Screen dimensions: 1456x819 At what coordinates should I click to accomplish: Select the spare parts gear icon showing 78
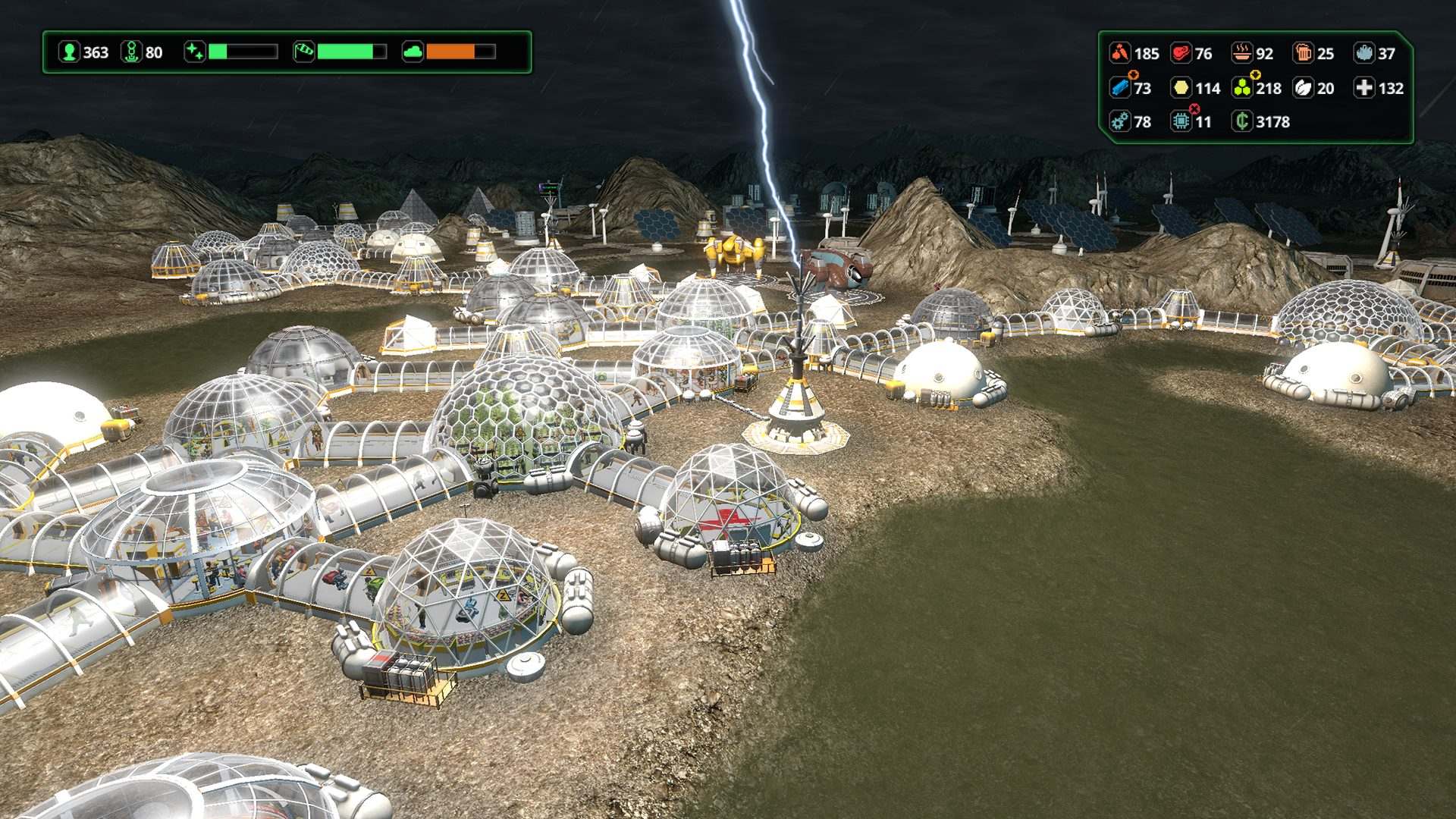1120,121
